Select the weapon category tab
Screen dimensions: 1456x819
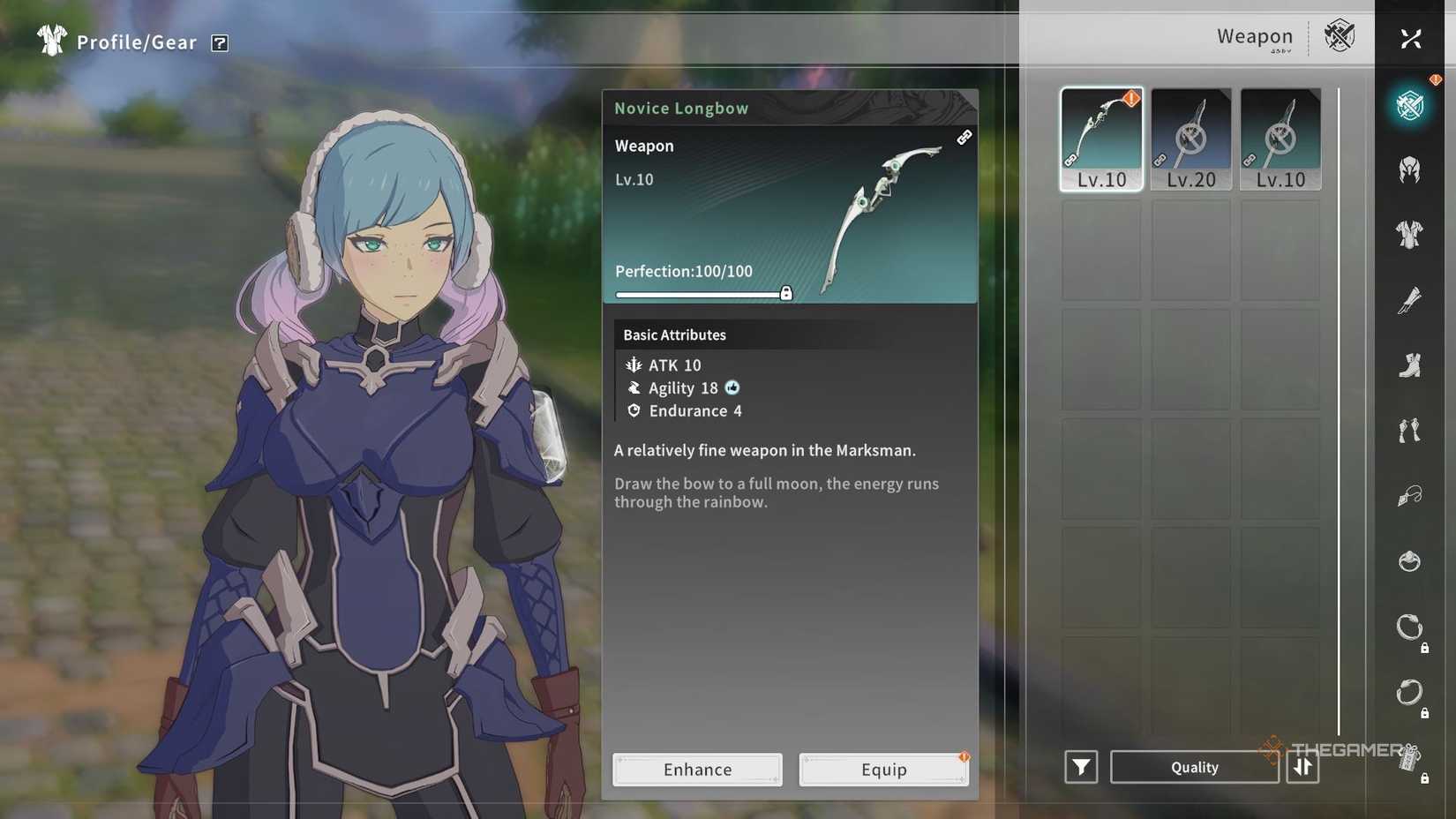[x=1409, y=106]
